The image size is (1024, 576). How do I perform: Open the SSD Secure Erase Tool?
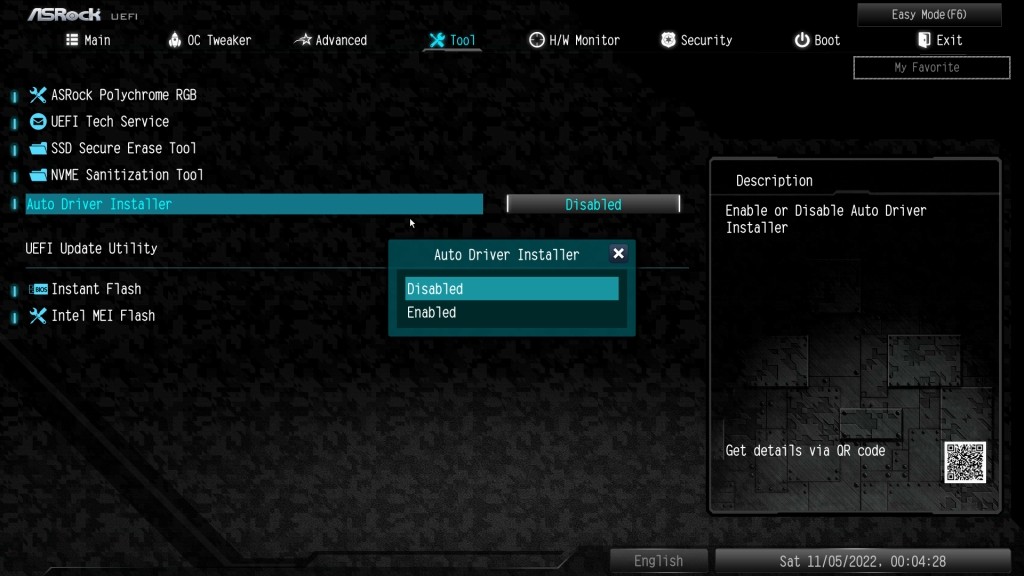tap(123, 148)
